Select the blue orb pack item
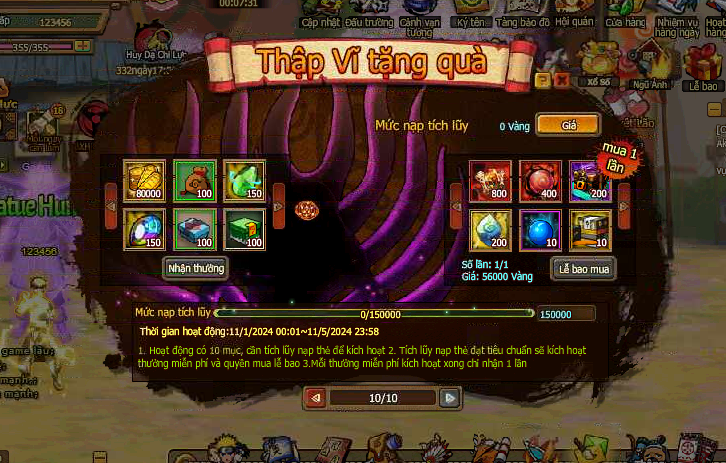 (540, 229)
